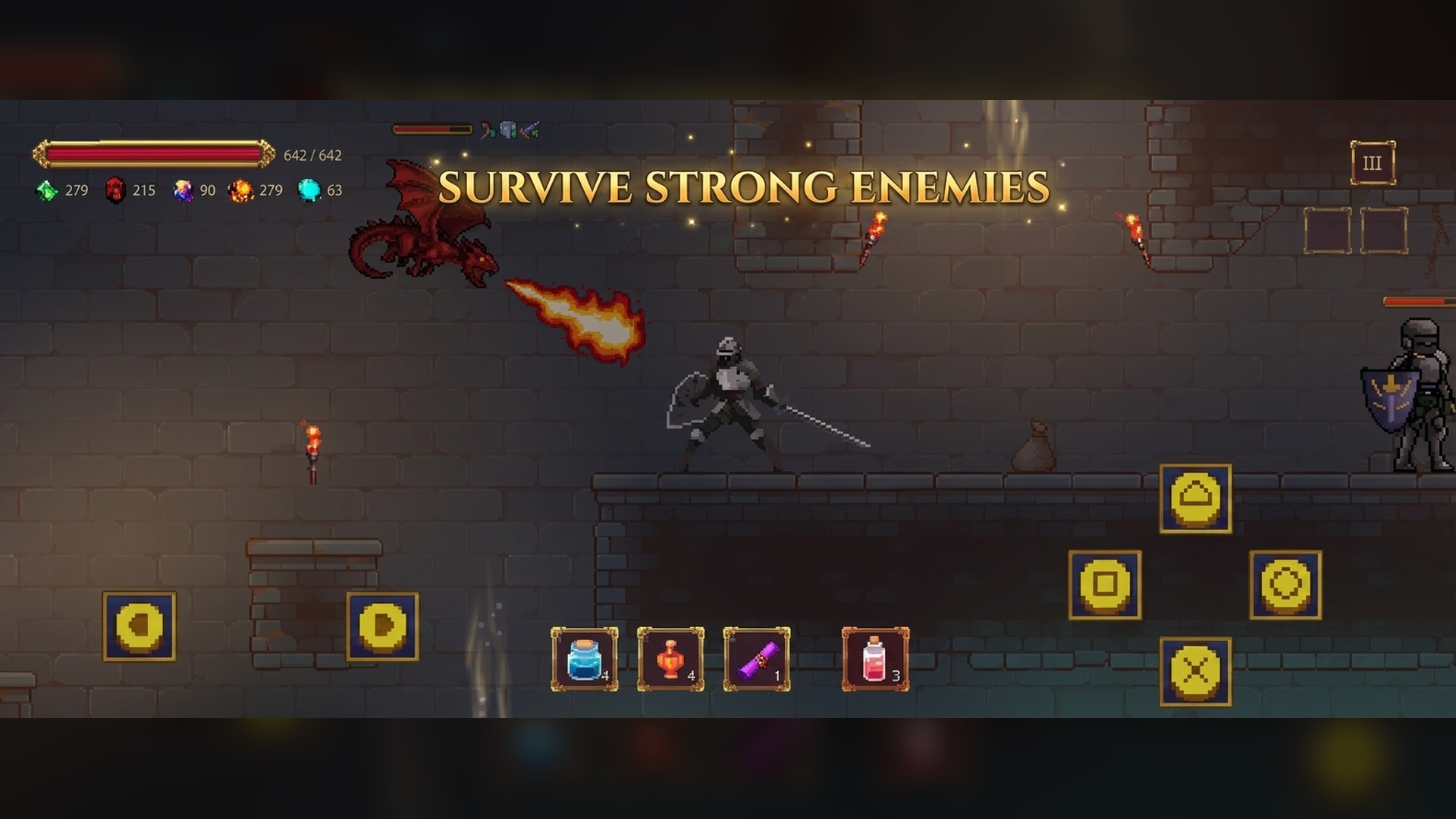Tap the triangle-marked yellow action button
1456x819 pixels.
coord(1196,497)
